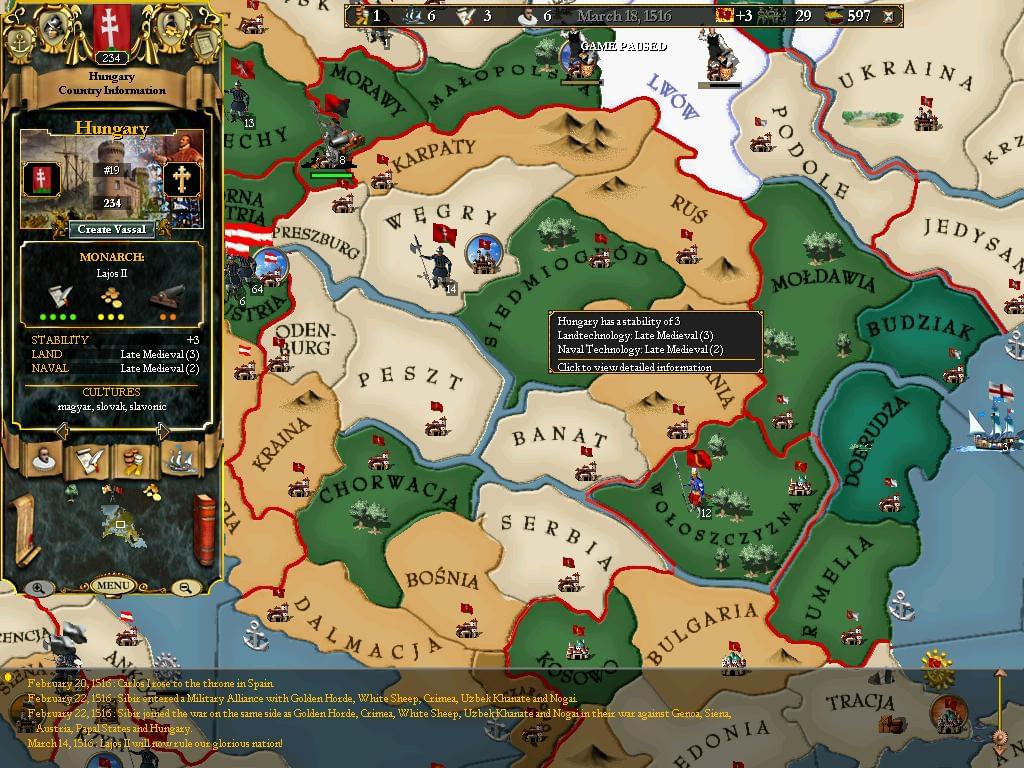Screen dimensions: 1024x768
Task: Open the quill and scroll diplomacy tab
Action: 89,460
